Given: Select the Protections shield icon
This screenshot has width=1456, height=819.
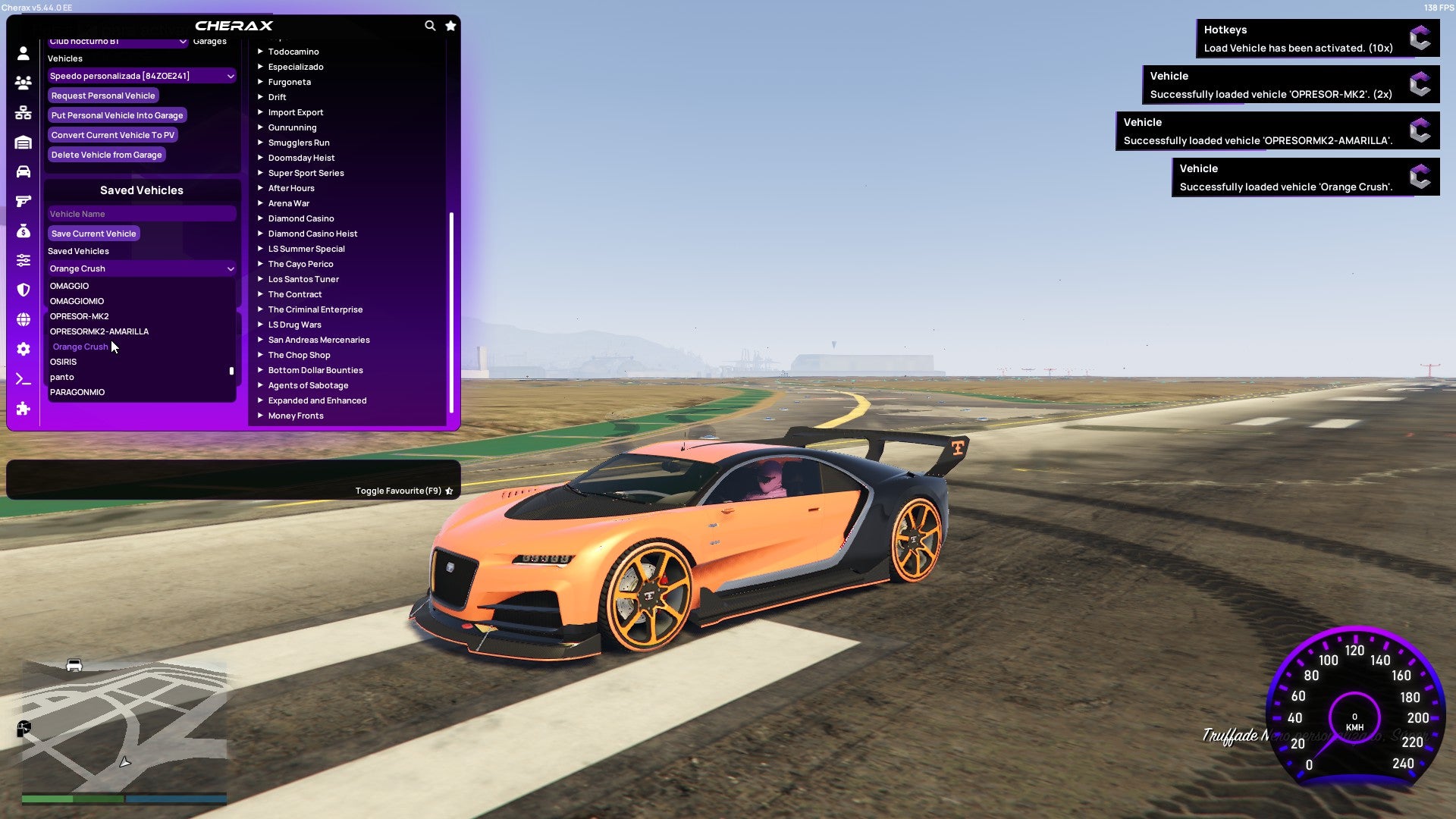Looking at the screenshot, I should click(x=23, y=290).
